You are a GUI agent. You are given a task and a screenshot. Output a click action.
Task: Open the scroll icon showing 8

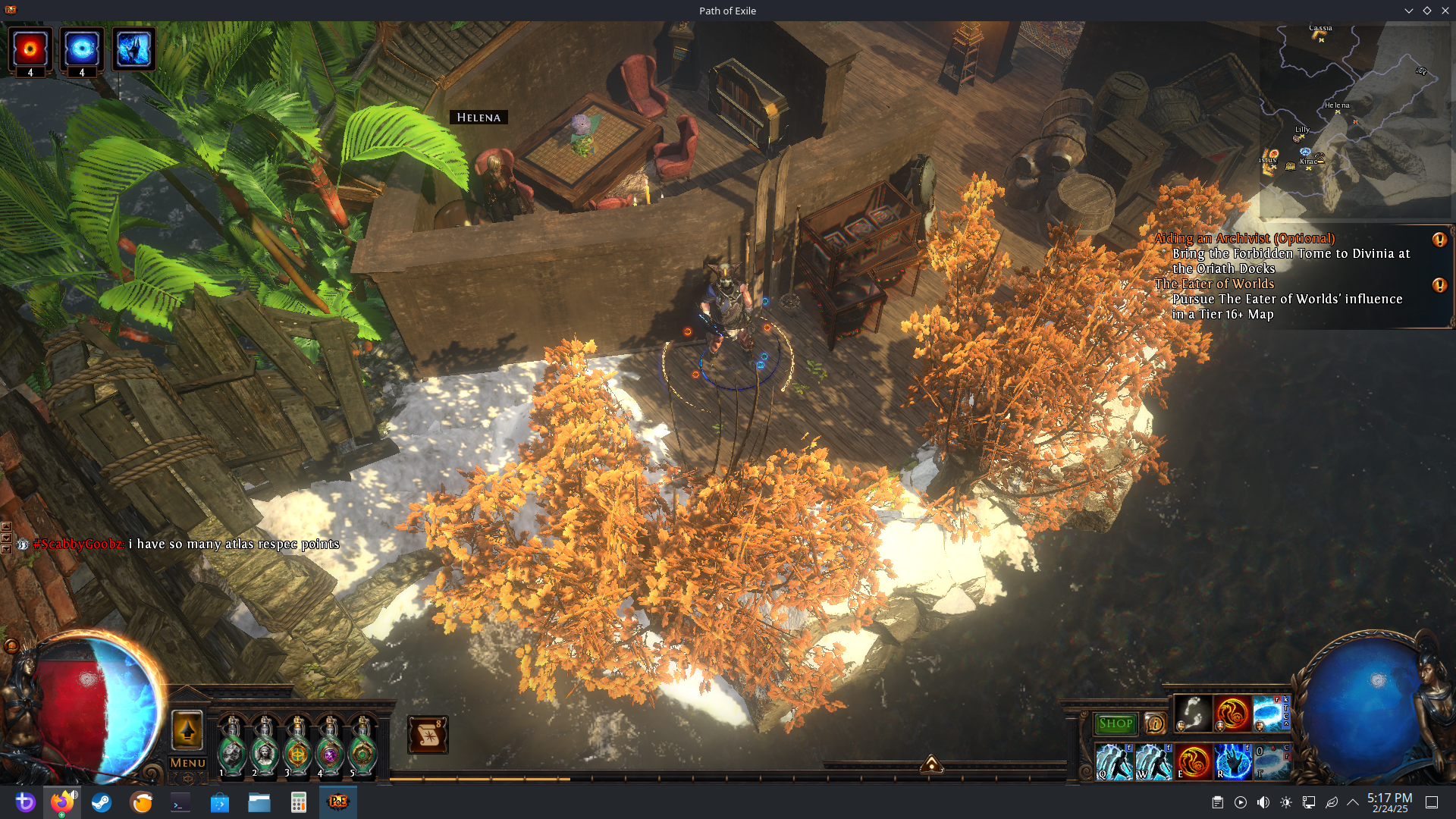pos(428,734)
